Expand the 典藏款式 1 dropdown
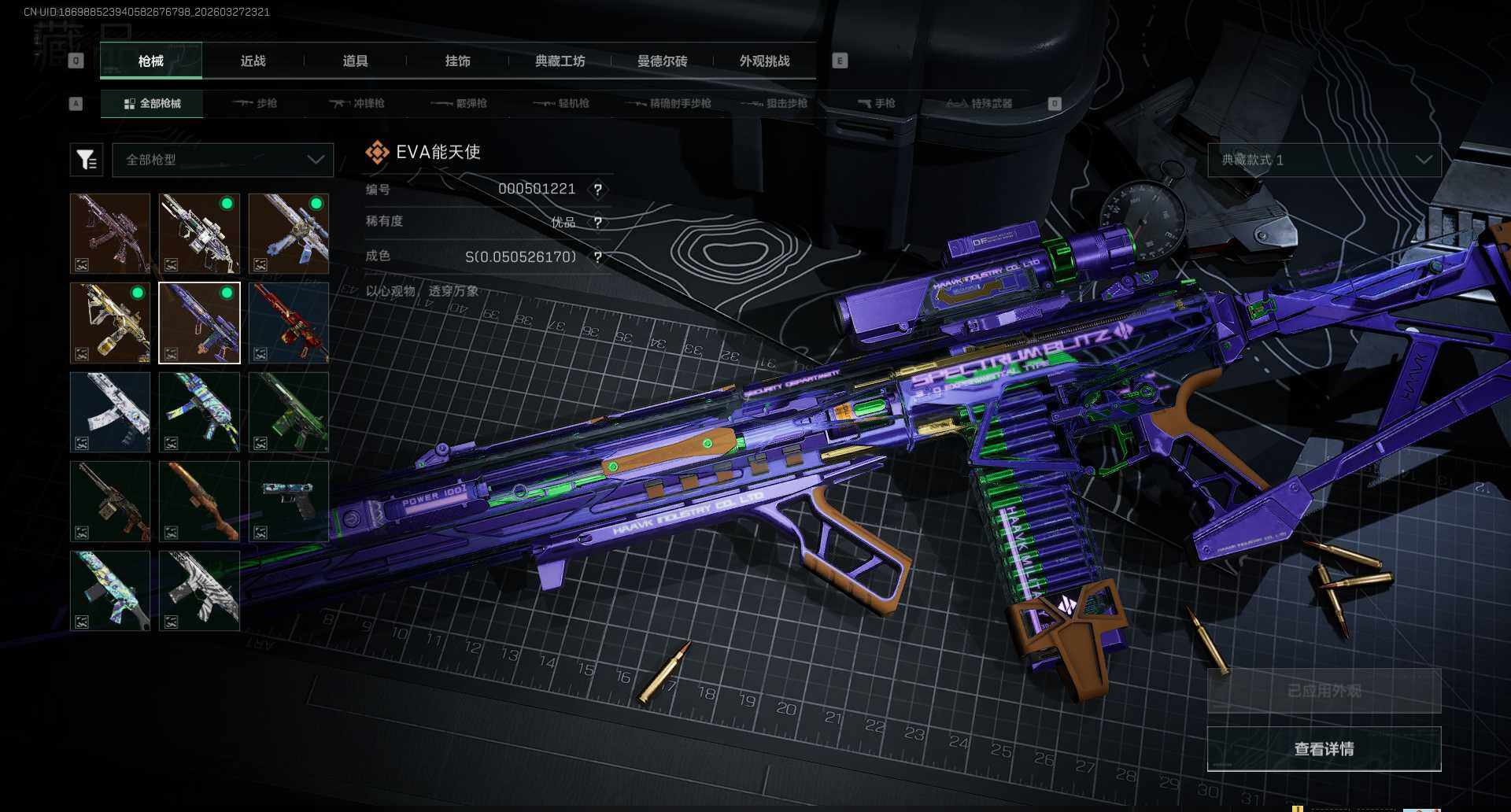Image resolution: width=1511 pixels, height=812 pixels. [1324, 160]
